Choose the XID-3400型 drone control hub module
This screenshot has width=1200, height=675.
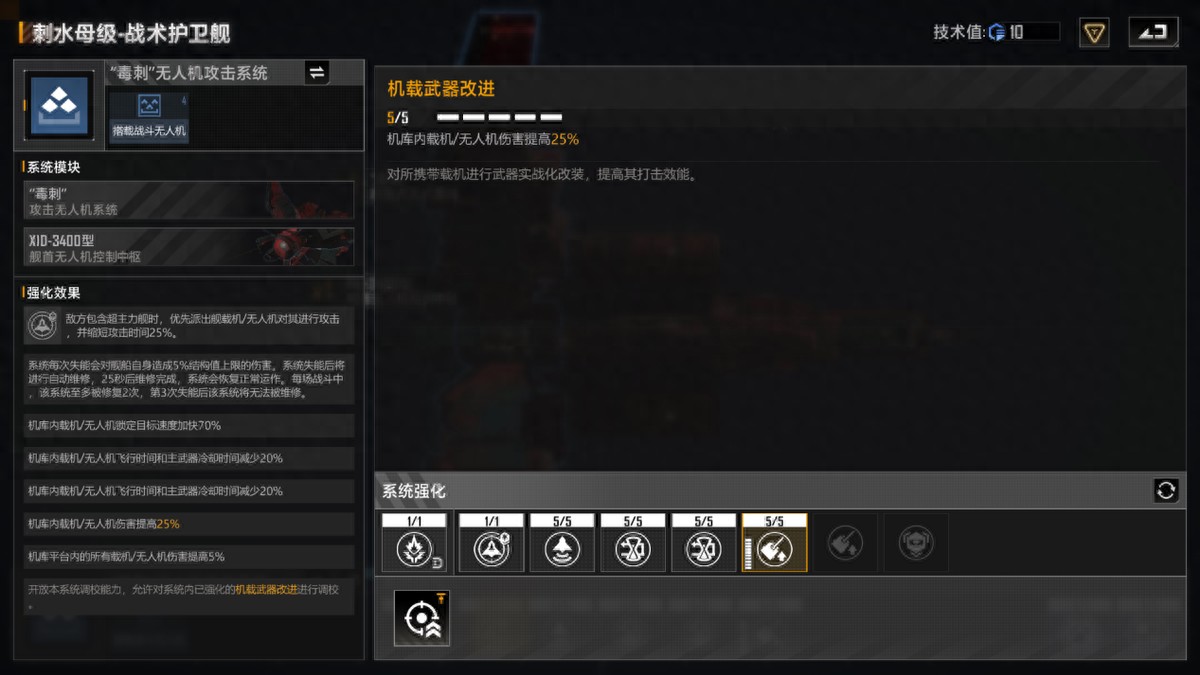[189, 247]
